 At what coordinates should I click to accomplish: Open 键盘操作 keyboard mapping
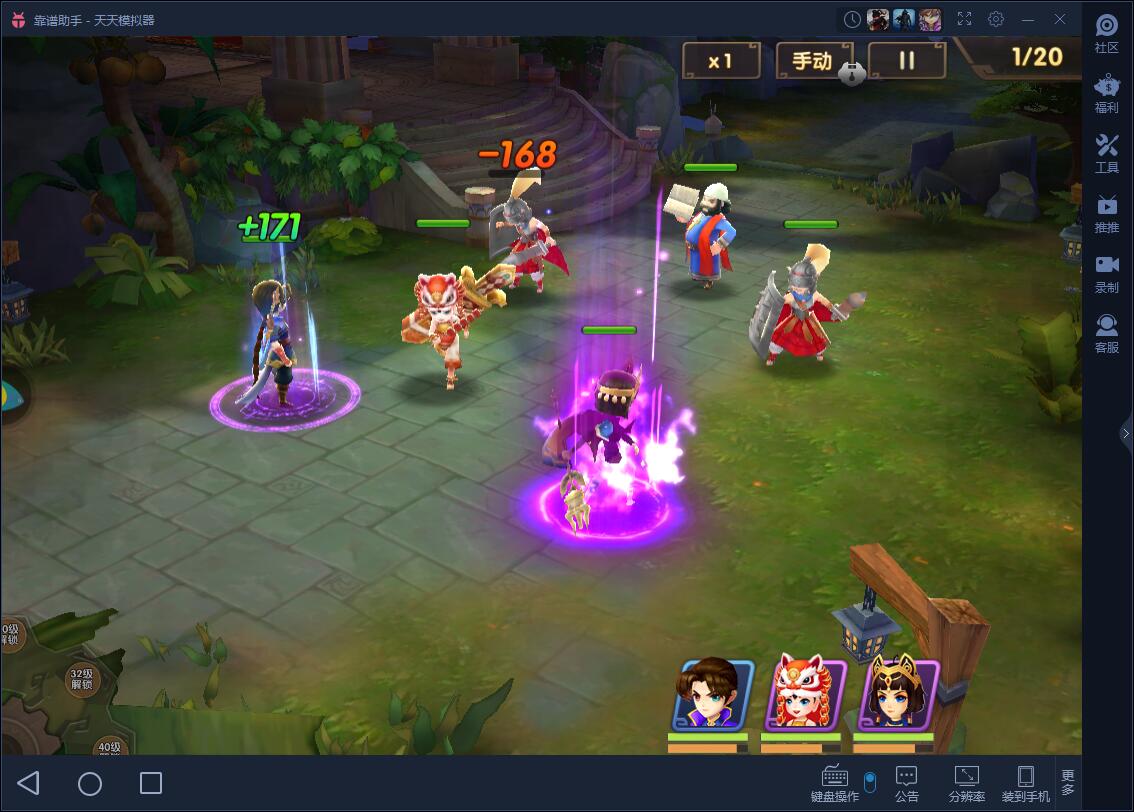click(835, 783)
